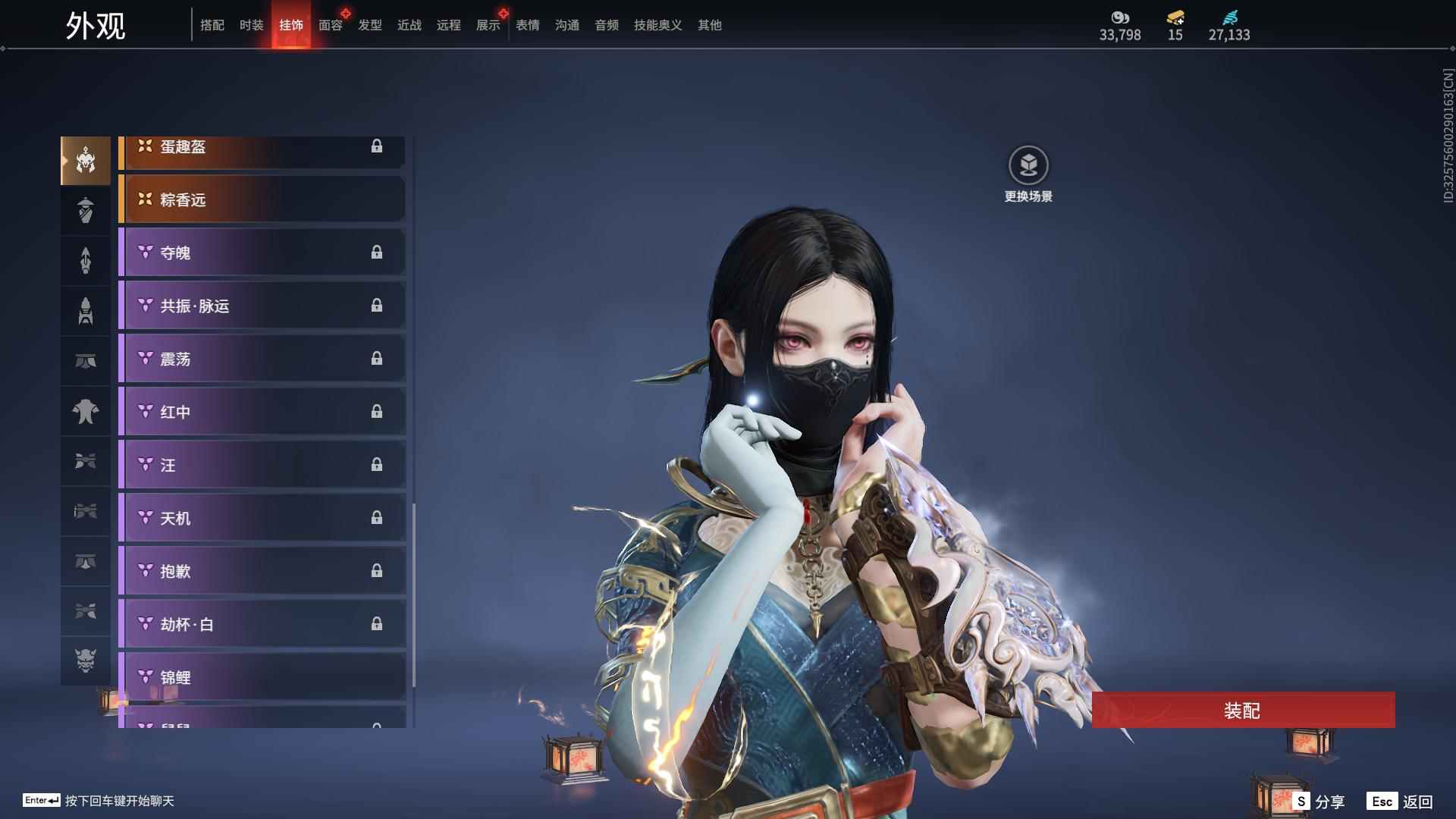
Task: Pick the 红中 accessory entry
Action: (262, 412)
